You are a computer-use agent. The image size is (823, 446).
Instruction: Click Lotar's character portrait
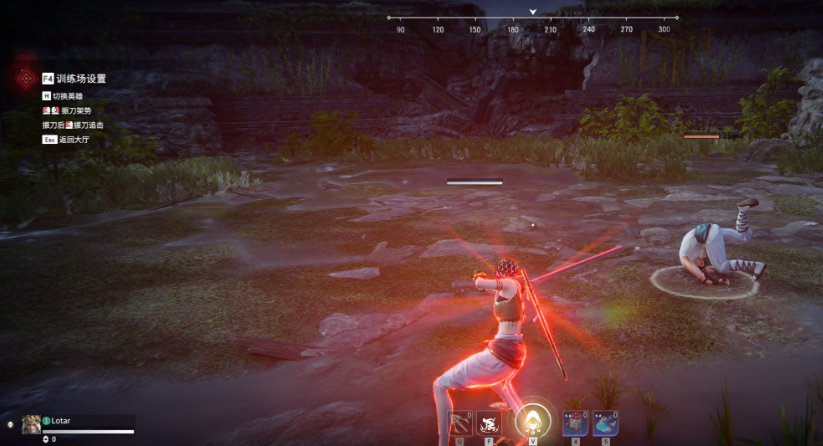pos(31,423)
